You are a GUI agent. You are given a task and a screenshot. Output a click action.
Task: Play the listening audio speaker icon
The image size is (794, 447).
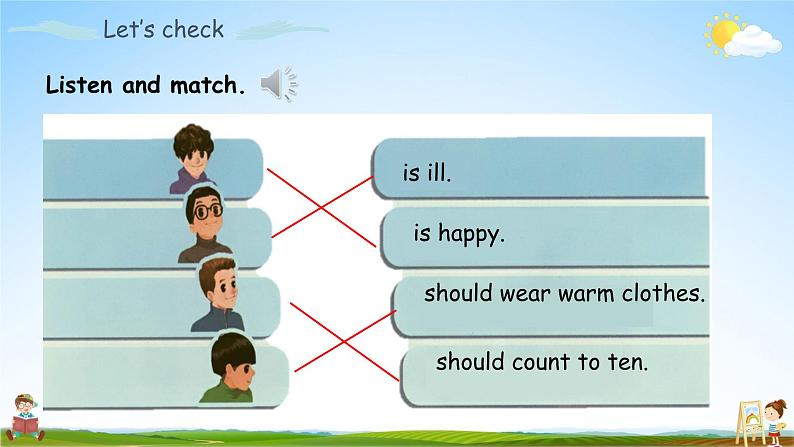pyautogui.click(x=278, y=85)
